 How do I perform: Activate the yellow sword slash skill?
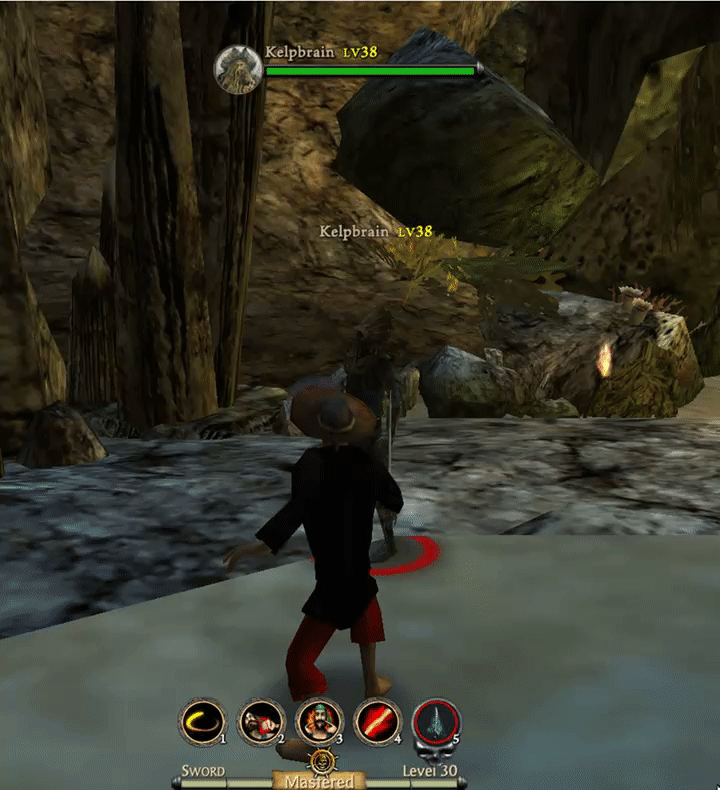[x=203, y=720]
